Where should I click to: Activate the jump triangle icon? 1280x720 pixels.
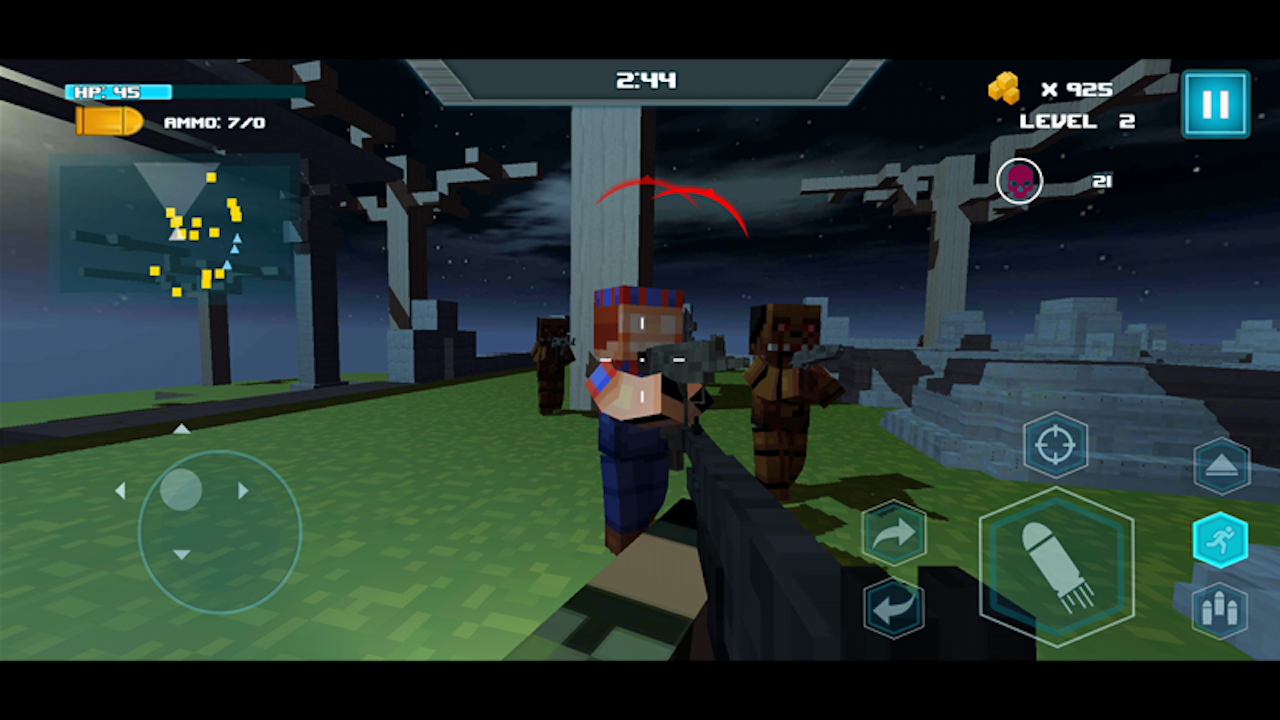pyautogui.click(x=1221, y=467)
